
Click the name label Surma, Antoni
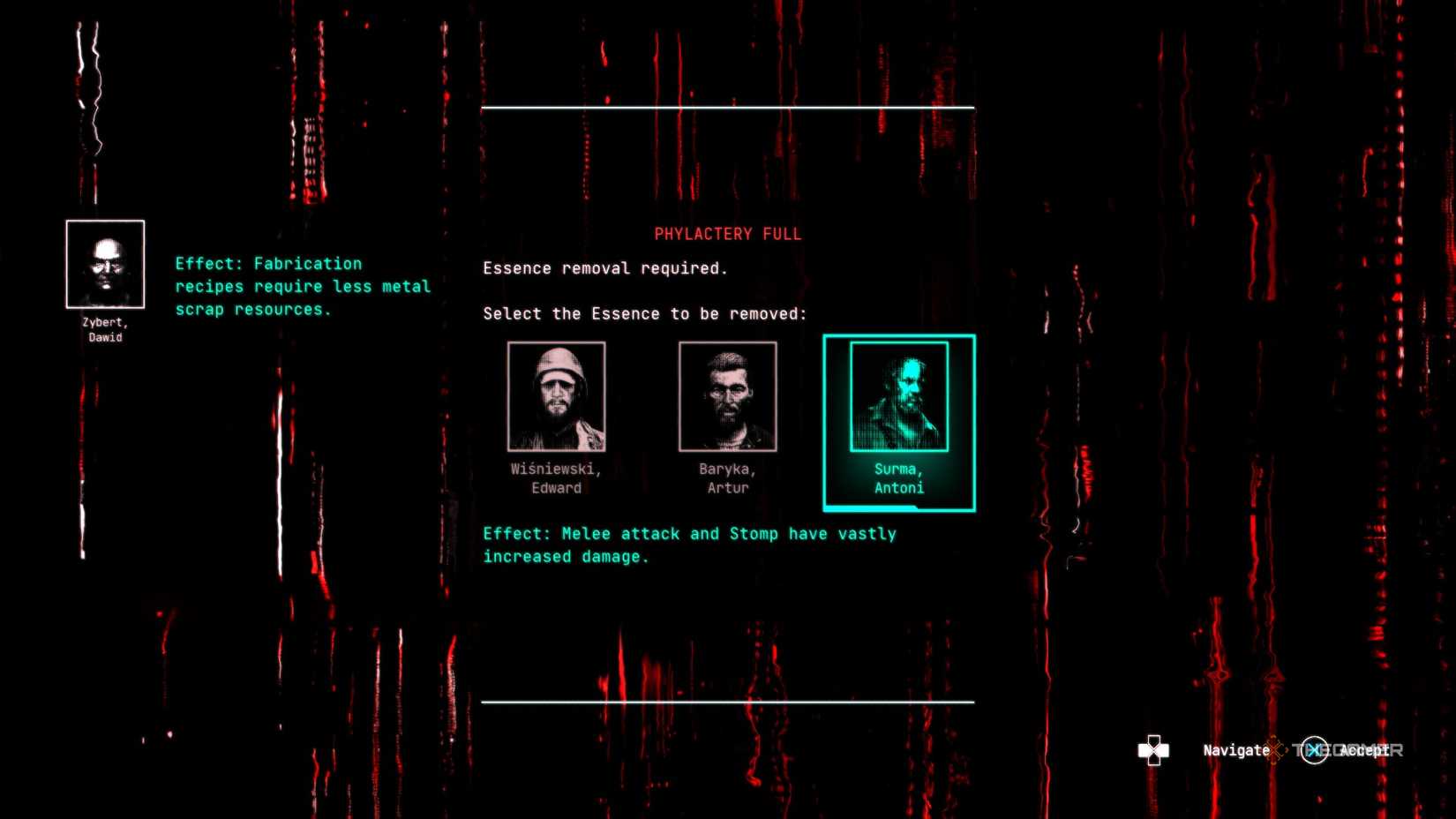click(x=898, y=478)
